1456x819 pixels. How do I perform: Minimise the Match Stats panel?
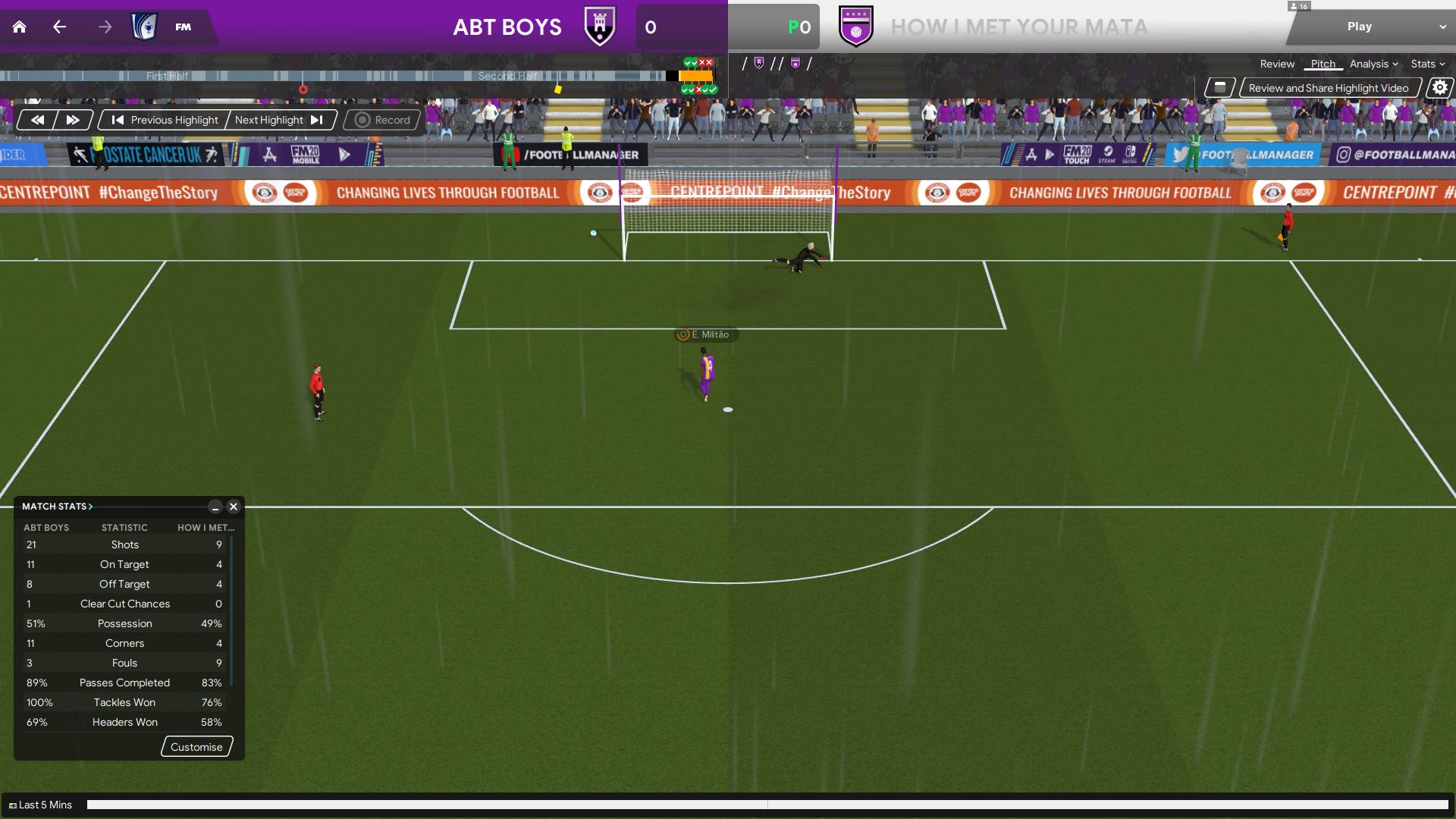click(215, 507)
